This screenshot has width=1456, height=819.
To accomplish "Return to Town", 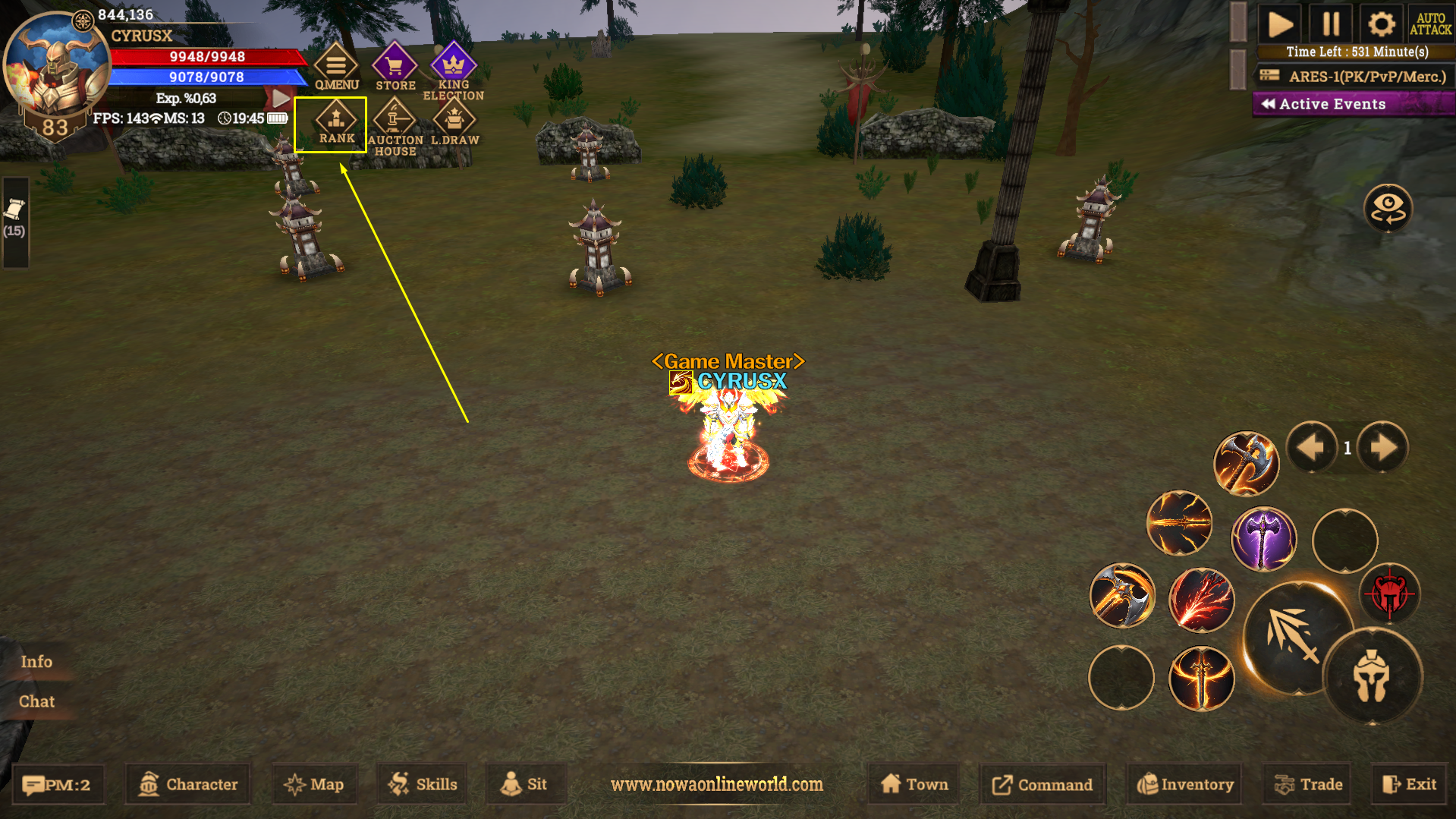I will pos(914,784).
